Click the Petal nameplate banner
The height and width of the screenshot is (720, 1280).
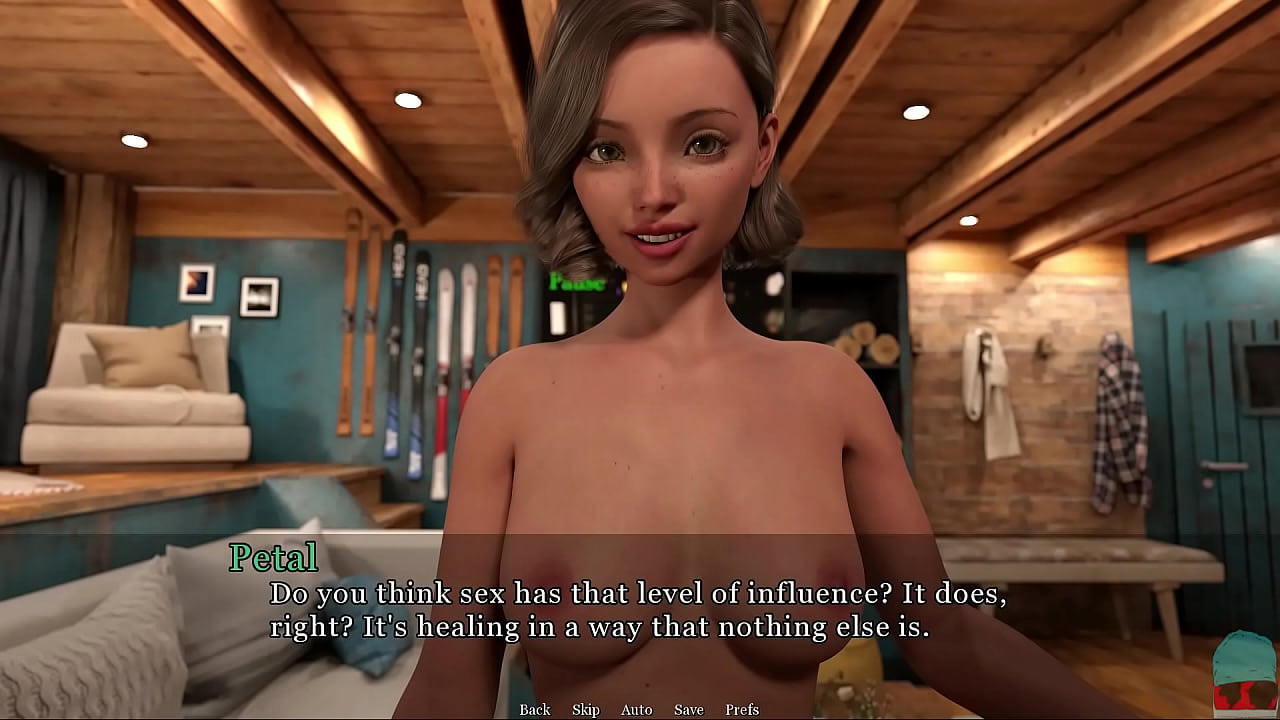tap(272, 557)
